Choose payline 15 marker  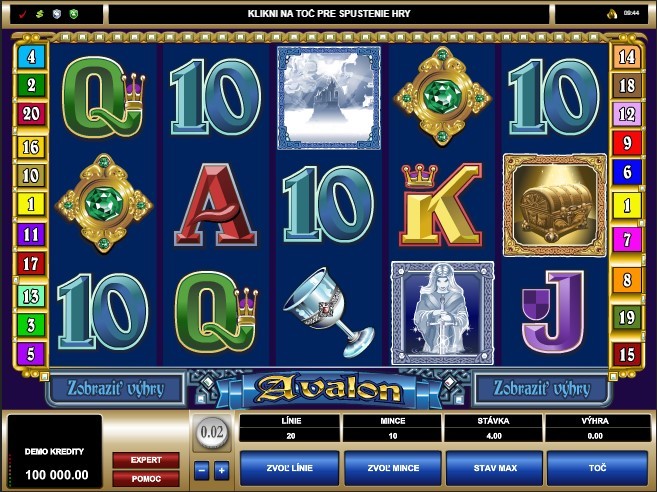pyautogui.click(x=627, y=353)
